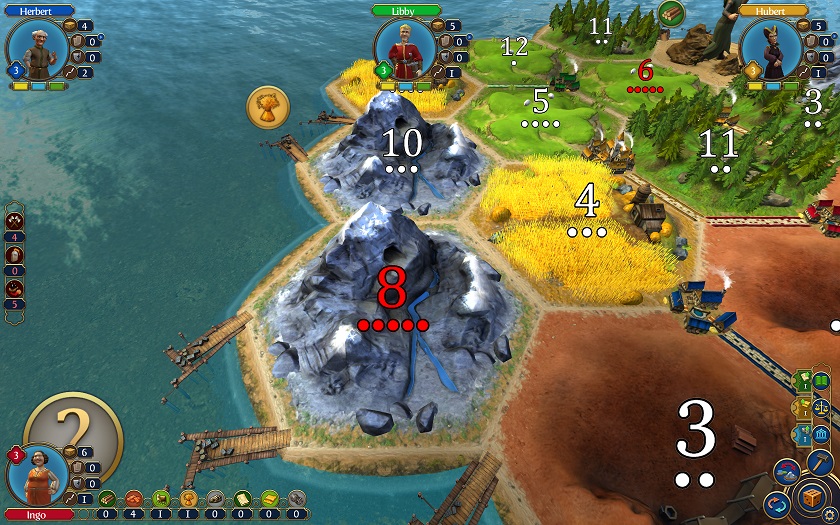Select Herbert's player portrait

coord(37,48)
